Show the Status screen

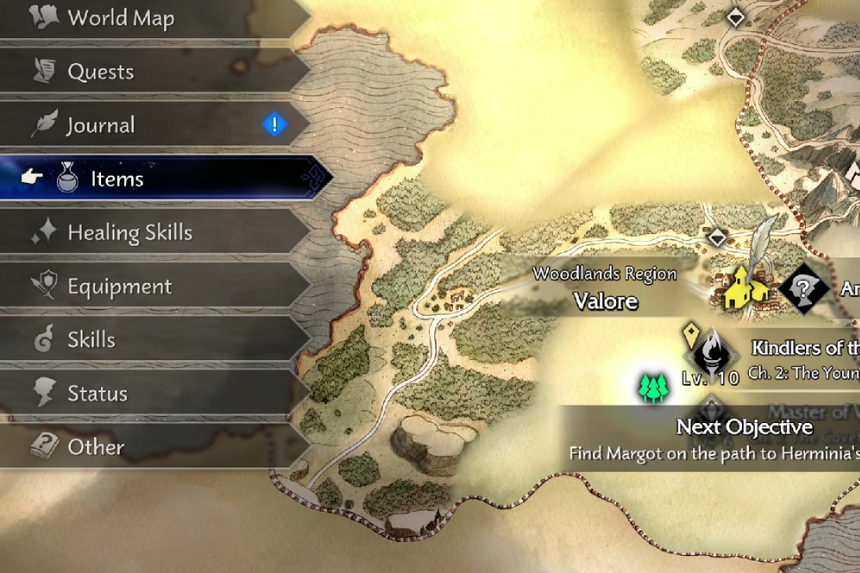97,393
